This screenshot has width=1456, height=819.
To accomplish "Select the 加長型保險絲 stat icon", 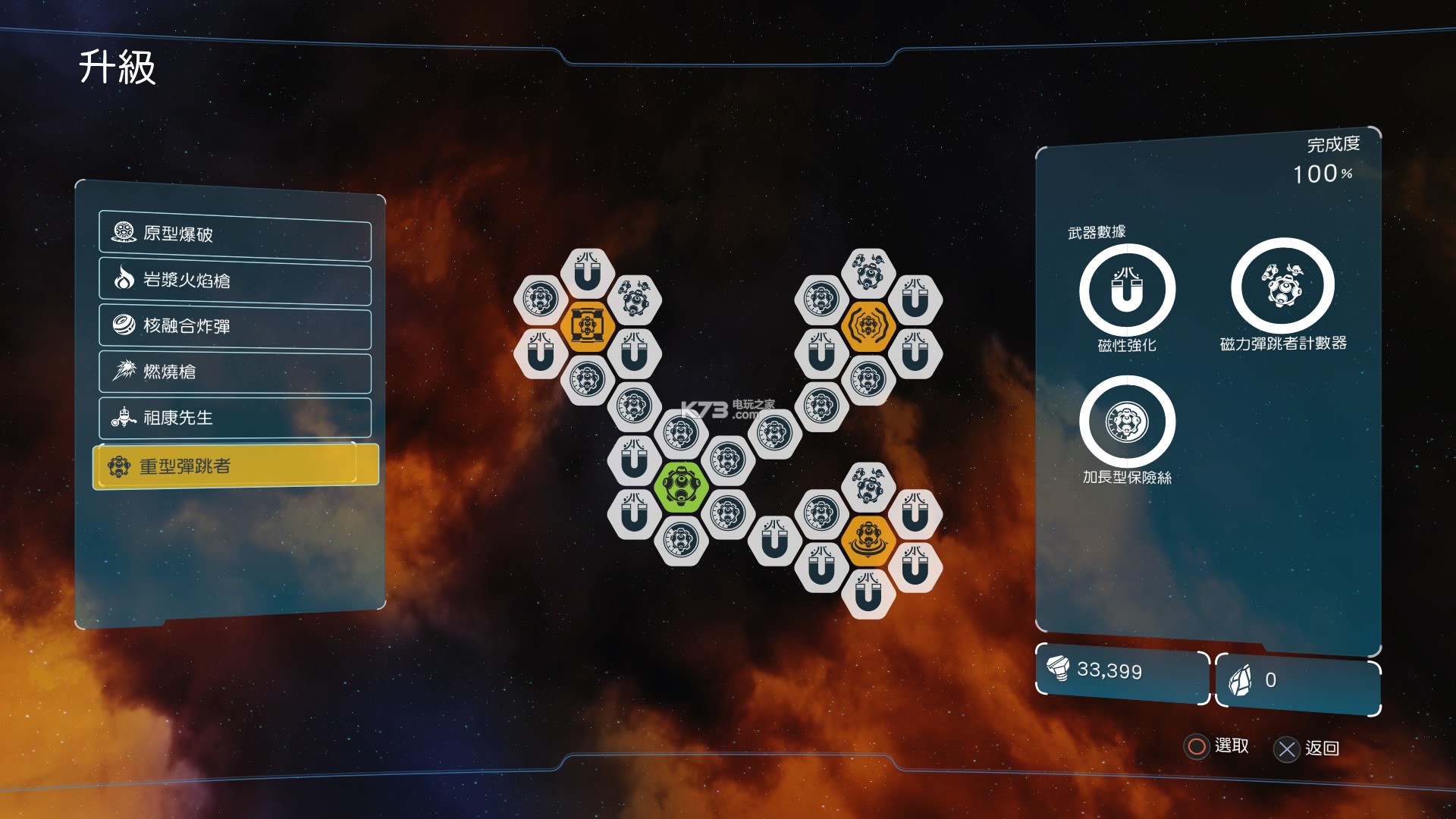I will (1127, 422).
